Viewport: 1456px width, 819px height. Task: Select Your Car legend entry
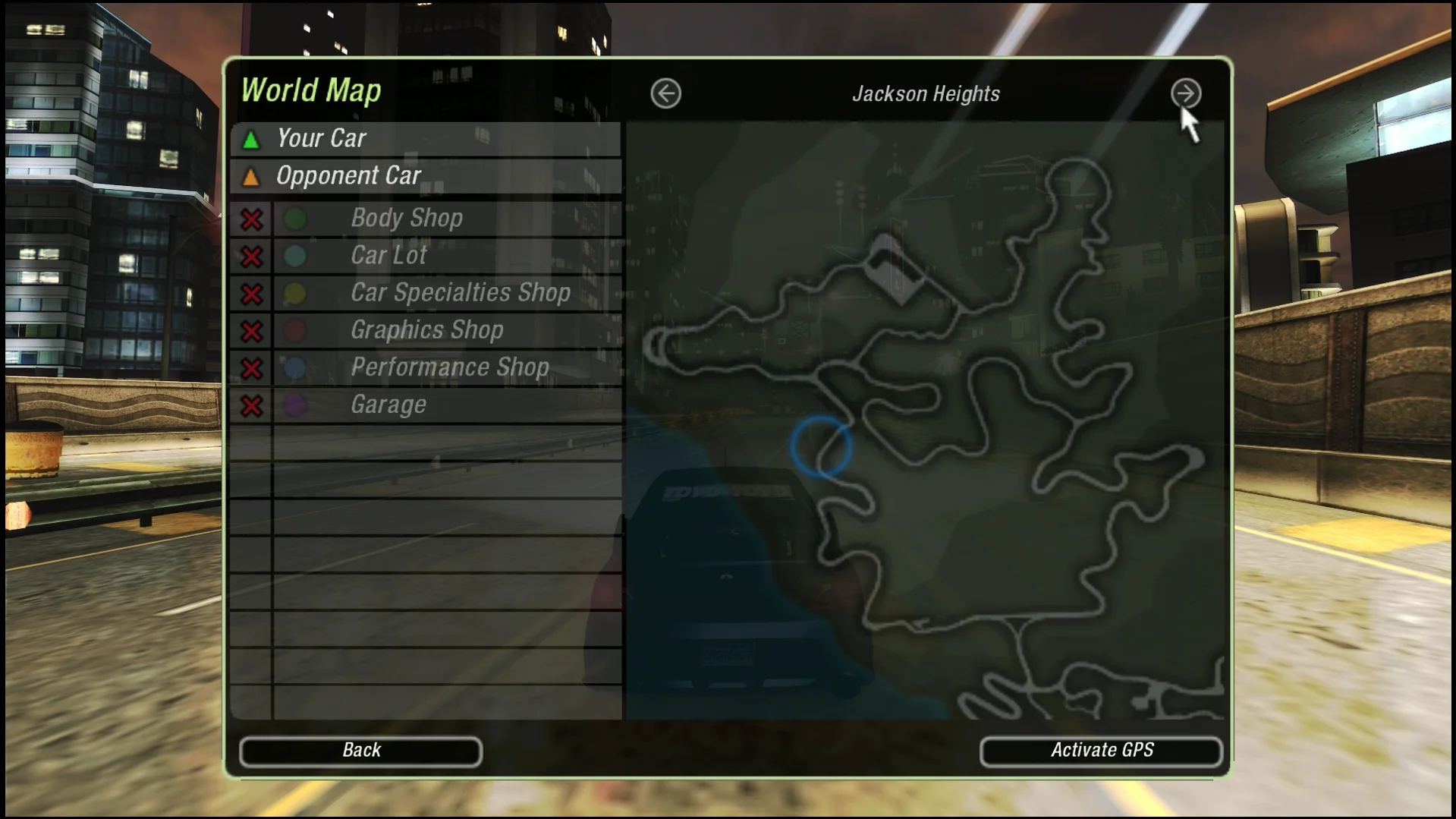point(425,139)
